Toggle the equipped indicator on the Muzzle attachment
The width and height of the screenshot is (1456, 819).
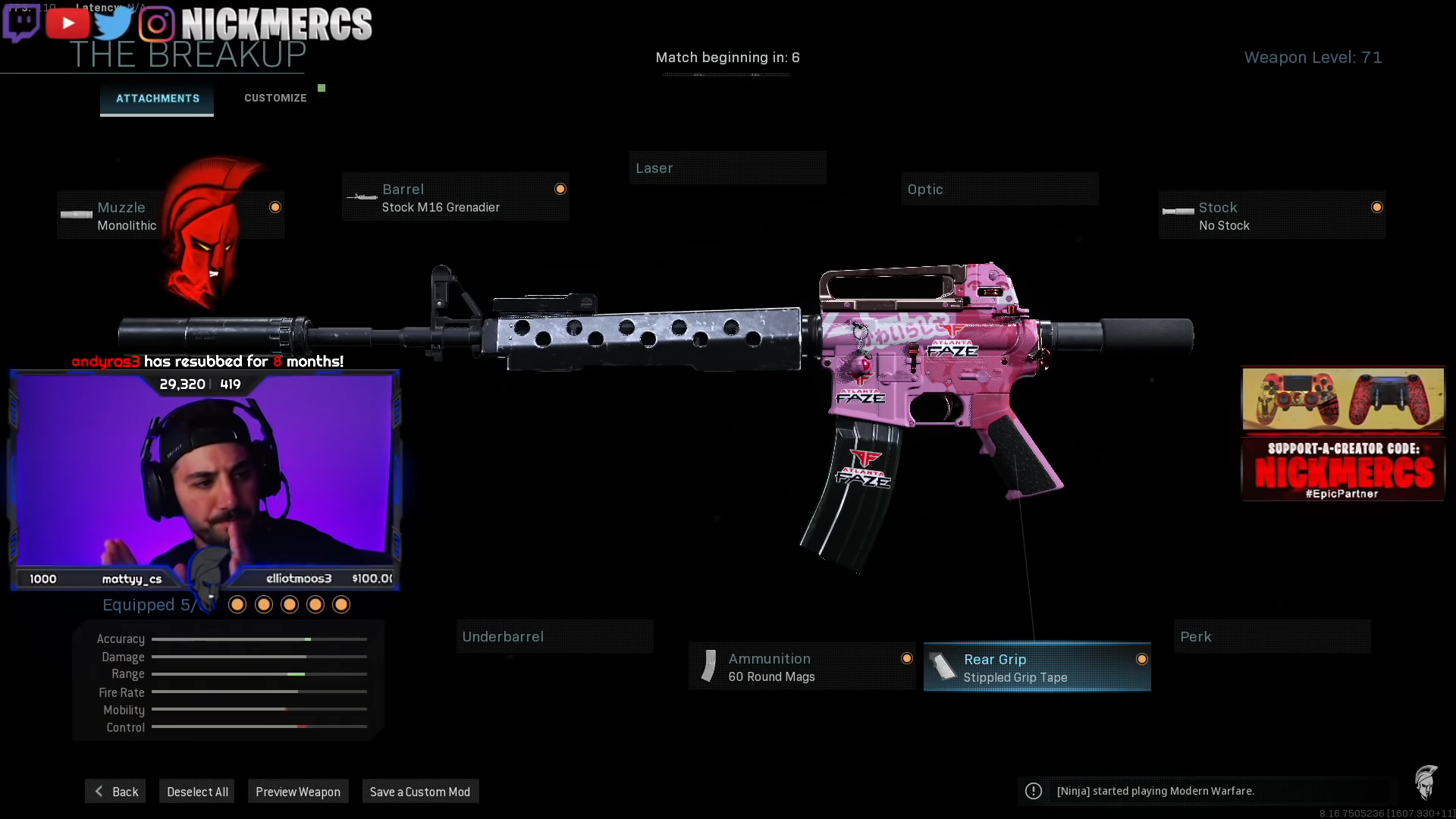pos(275,206)
